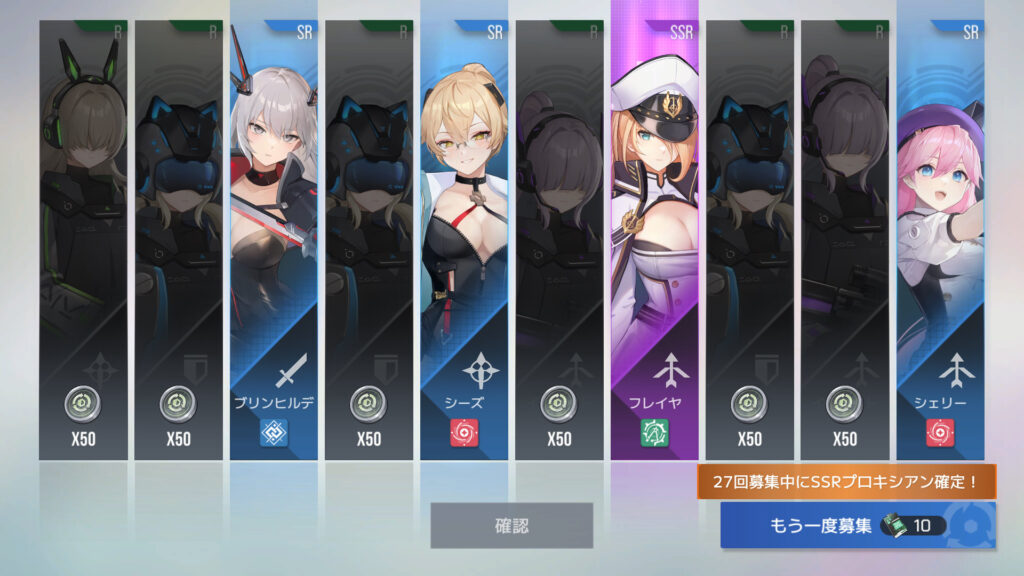1024x576 pixels.
Task: Recruit again with もう一度募集 button
Action: (x=857, y=525)
